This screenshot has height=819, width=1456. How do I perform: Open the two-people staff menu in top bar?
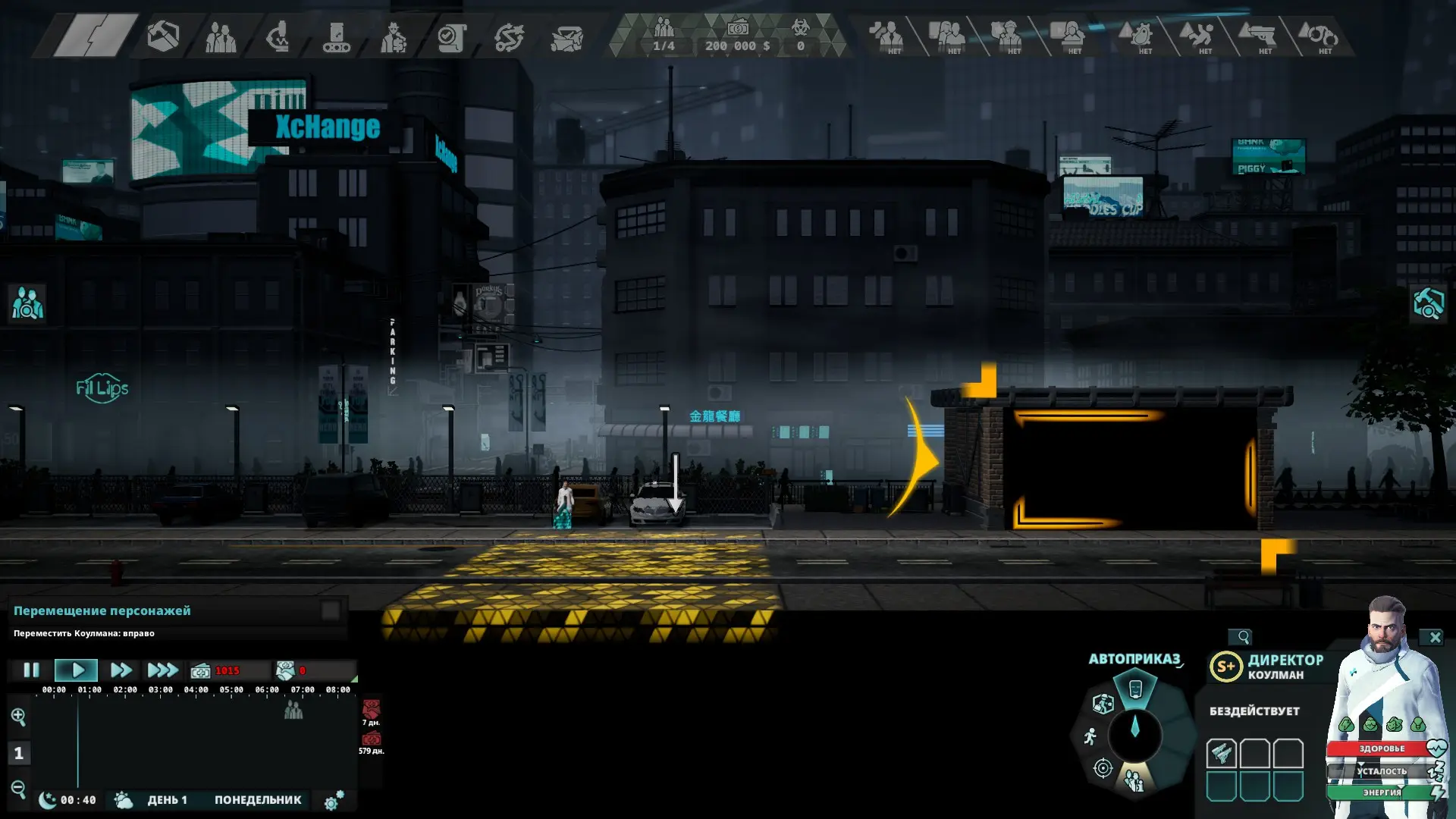(x=221, y=36)
